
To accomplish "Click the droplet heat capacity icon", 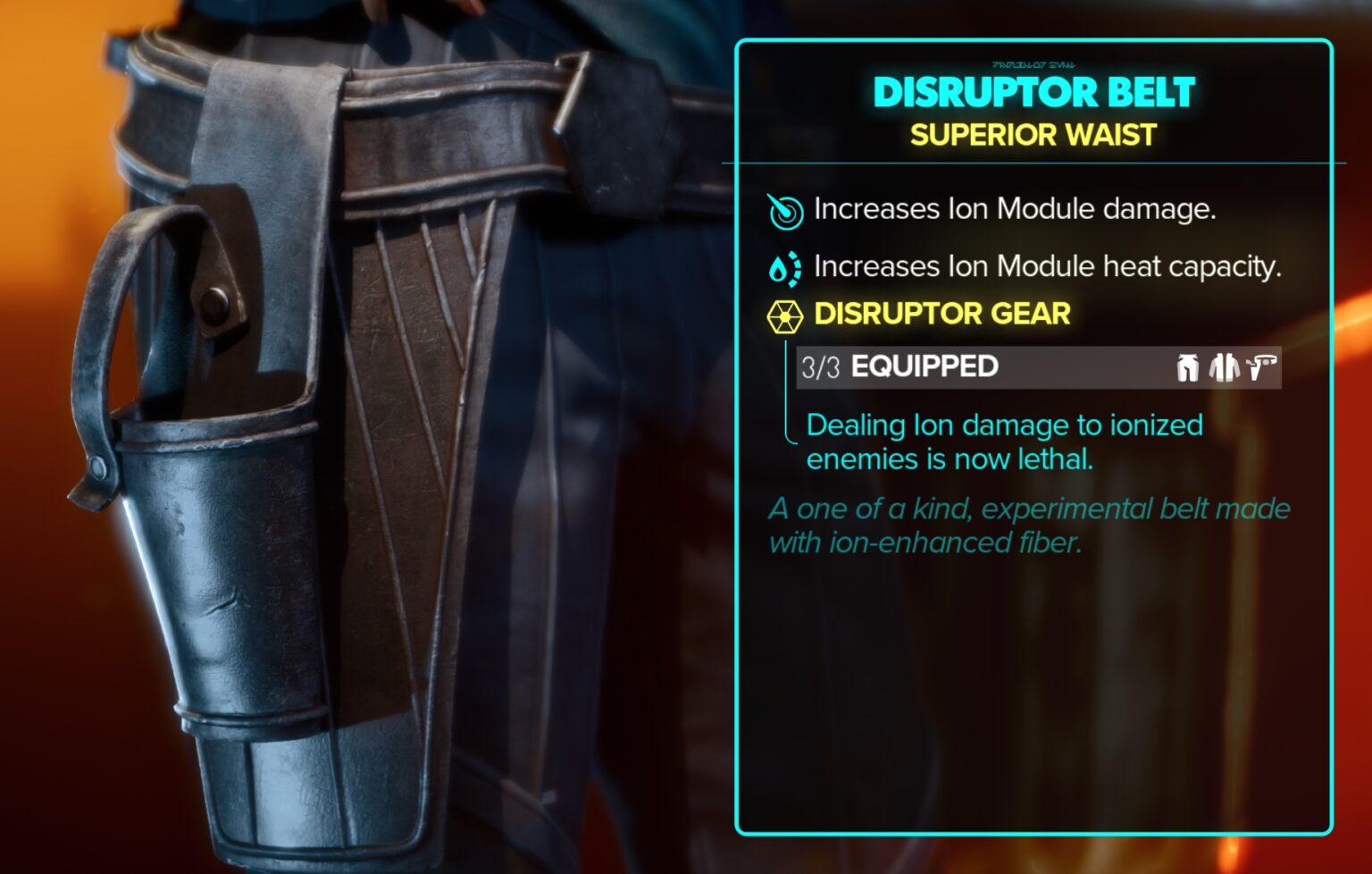I will click(785, 265).
